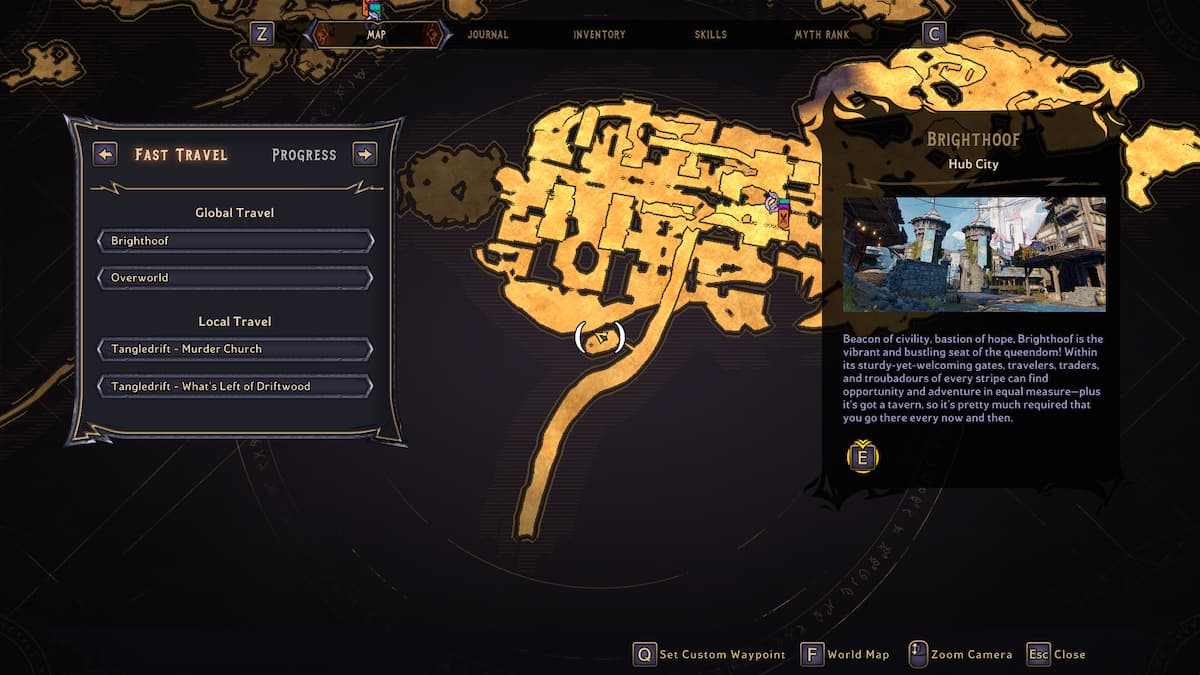Viewport: 1200px width, 675px height.
Task: Select Tangledrift - What's Left of Driftwood
Action: tap(235, 386)
